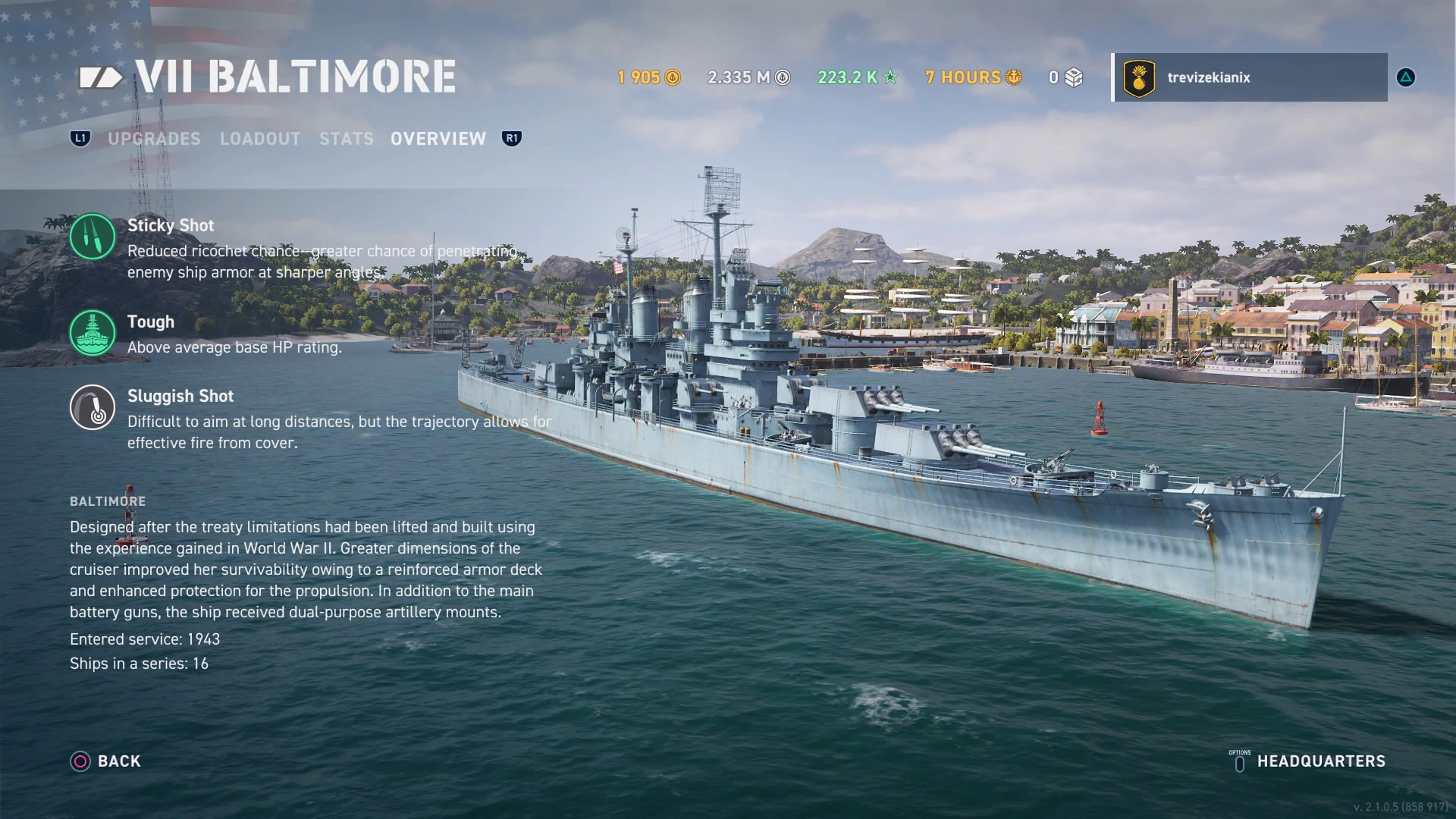
Task: Open the 7 Hours premium account status
Action: pos(974,77)
